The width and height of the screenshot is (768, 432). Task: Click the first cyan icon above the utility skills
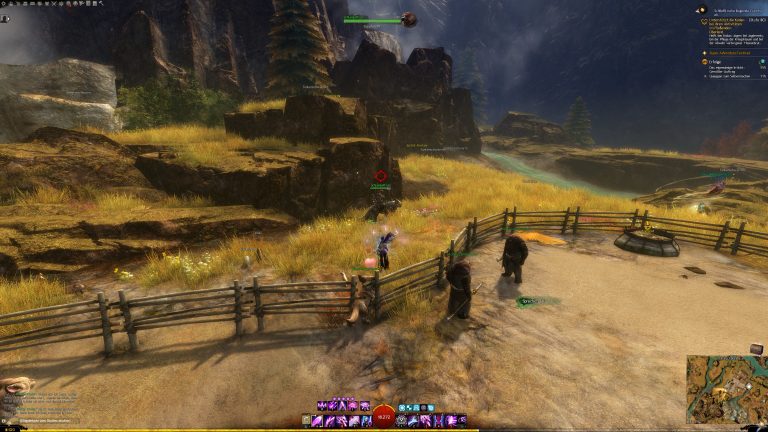tap(401, 408)
